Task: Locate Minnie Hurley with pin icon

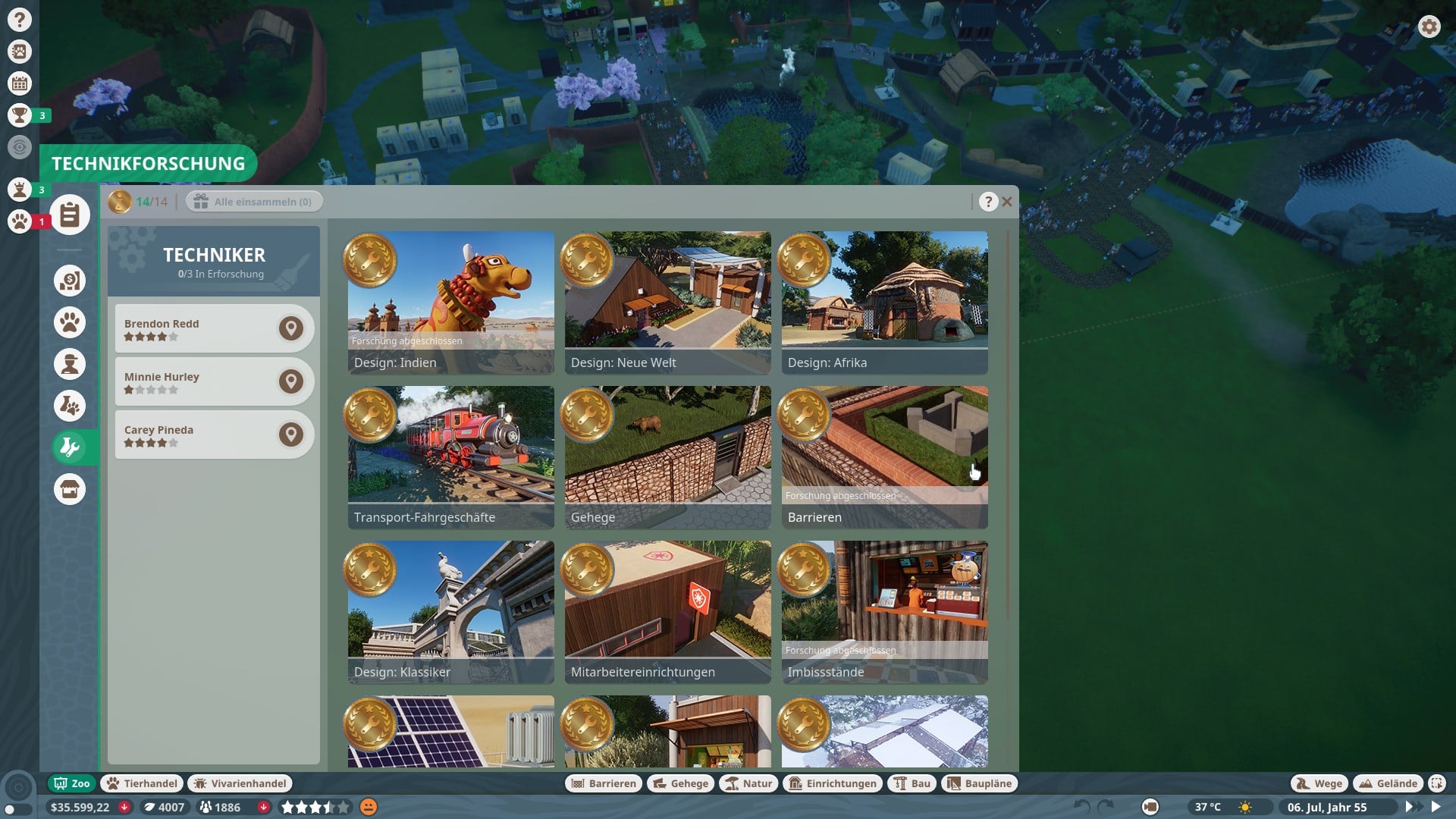Action: 290,381
